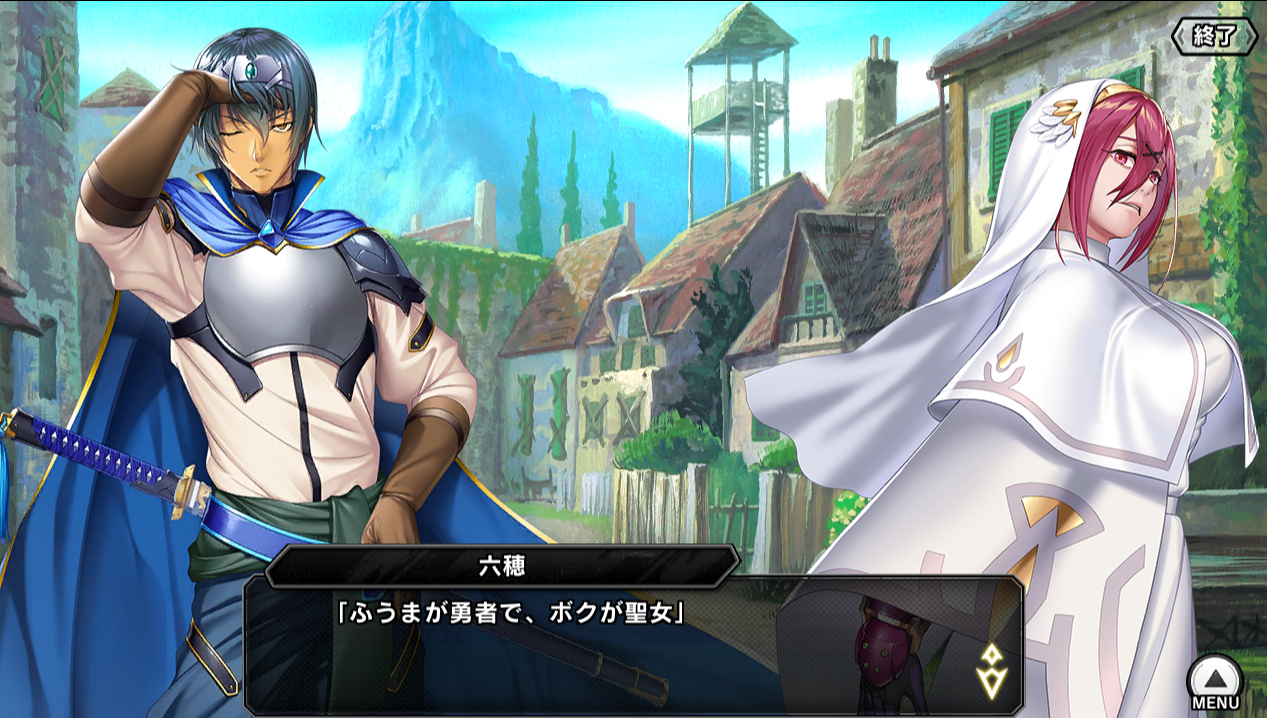Screen dimensions: 1267x718
Task: Click the 終了 button to end the scene
Action: tap(1214, 36)
